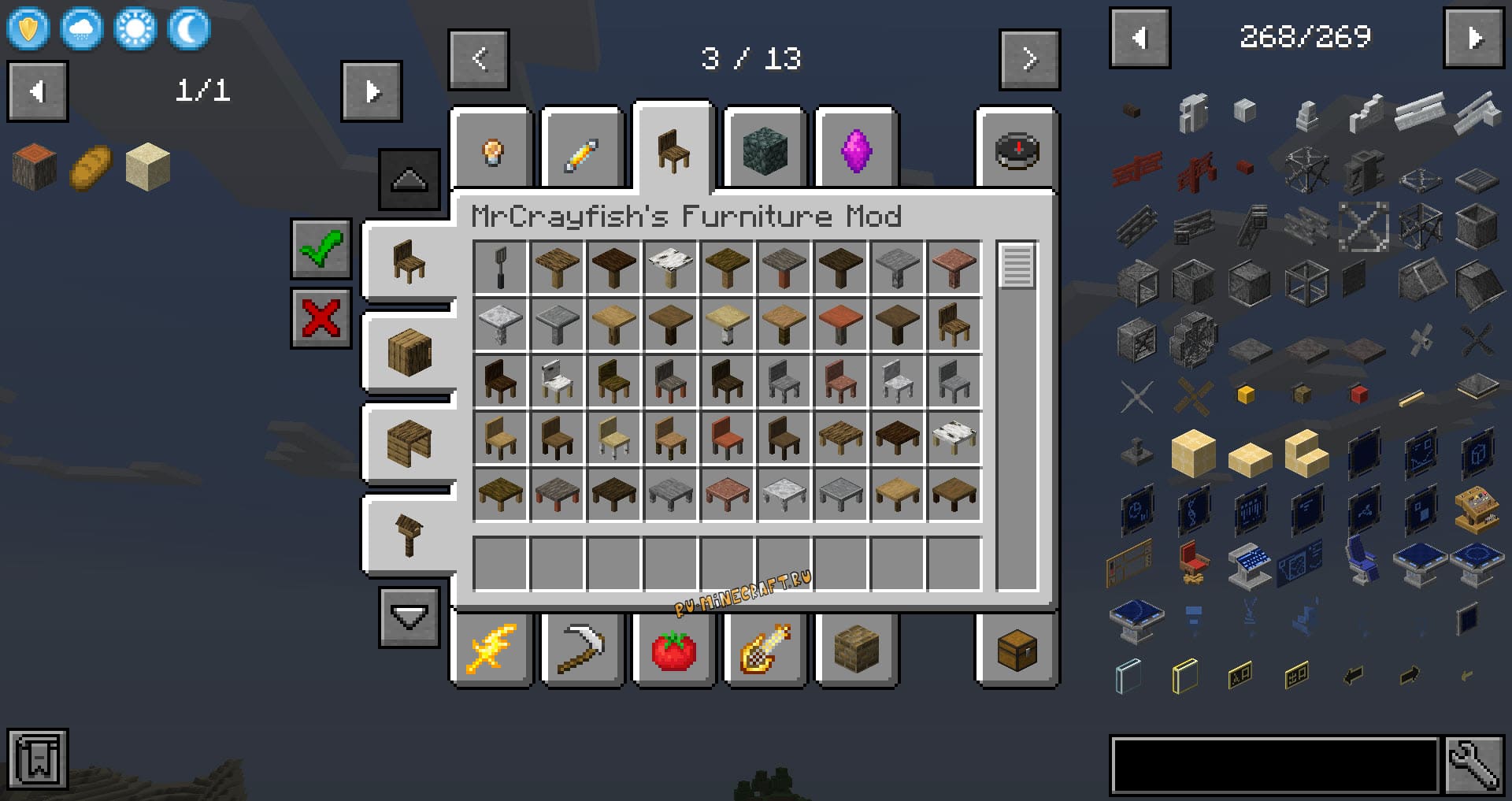Click the JEI item search box
1512x801 pixels.
coord(1274,766)
